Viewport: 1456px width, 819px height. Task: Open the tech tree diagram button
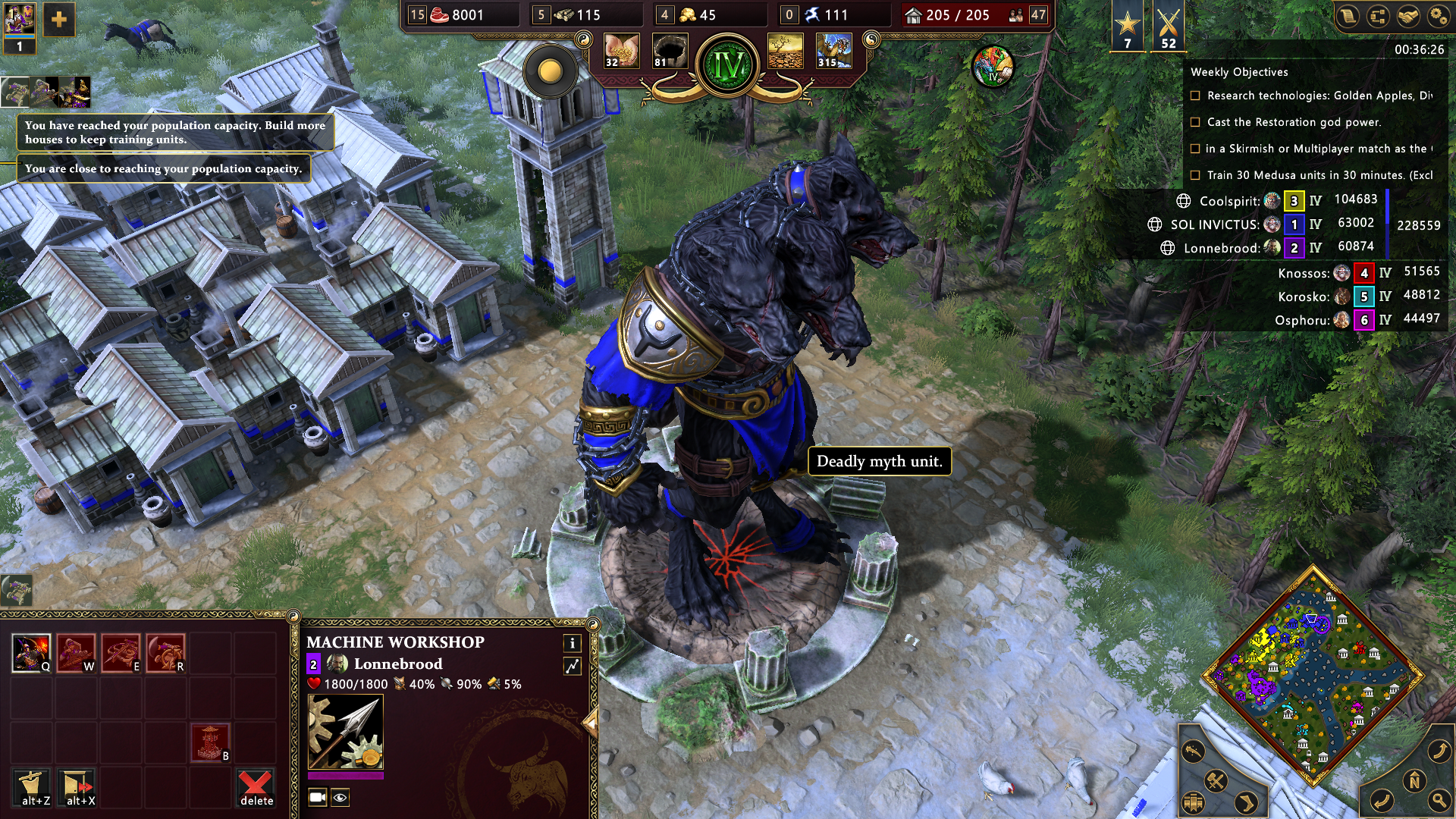(1377, 16)
